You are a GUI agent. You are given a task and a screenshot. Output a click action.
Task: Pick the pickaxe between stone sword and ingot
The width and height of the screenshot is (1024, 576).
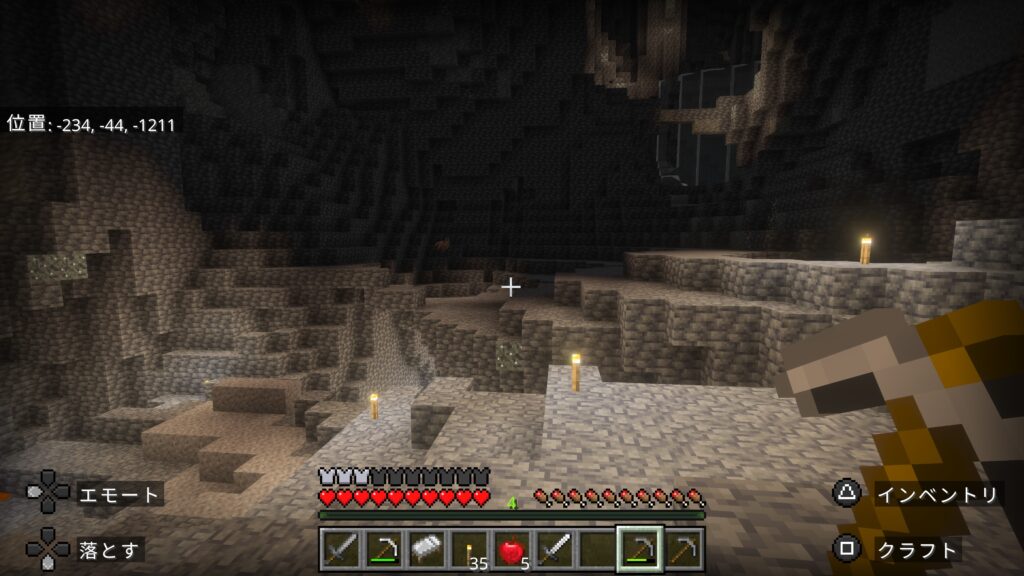pos(382,549)
